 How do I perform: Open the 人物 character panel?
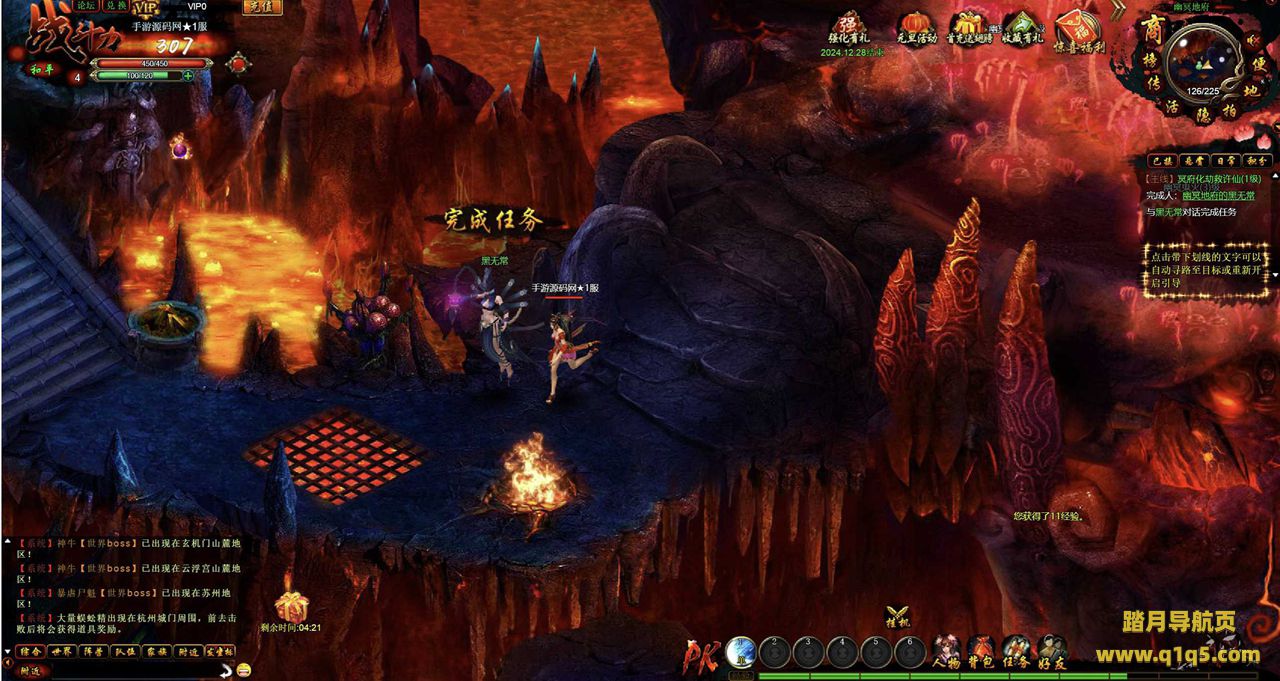pos(946,652)
